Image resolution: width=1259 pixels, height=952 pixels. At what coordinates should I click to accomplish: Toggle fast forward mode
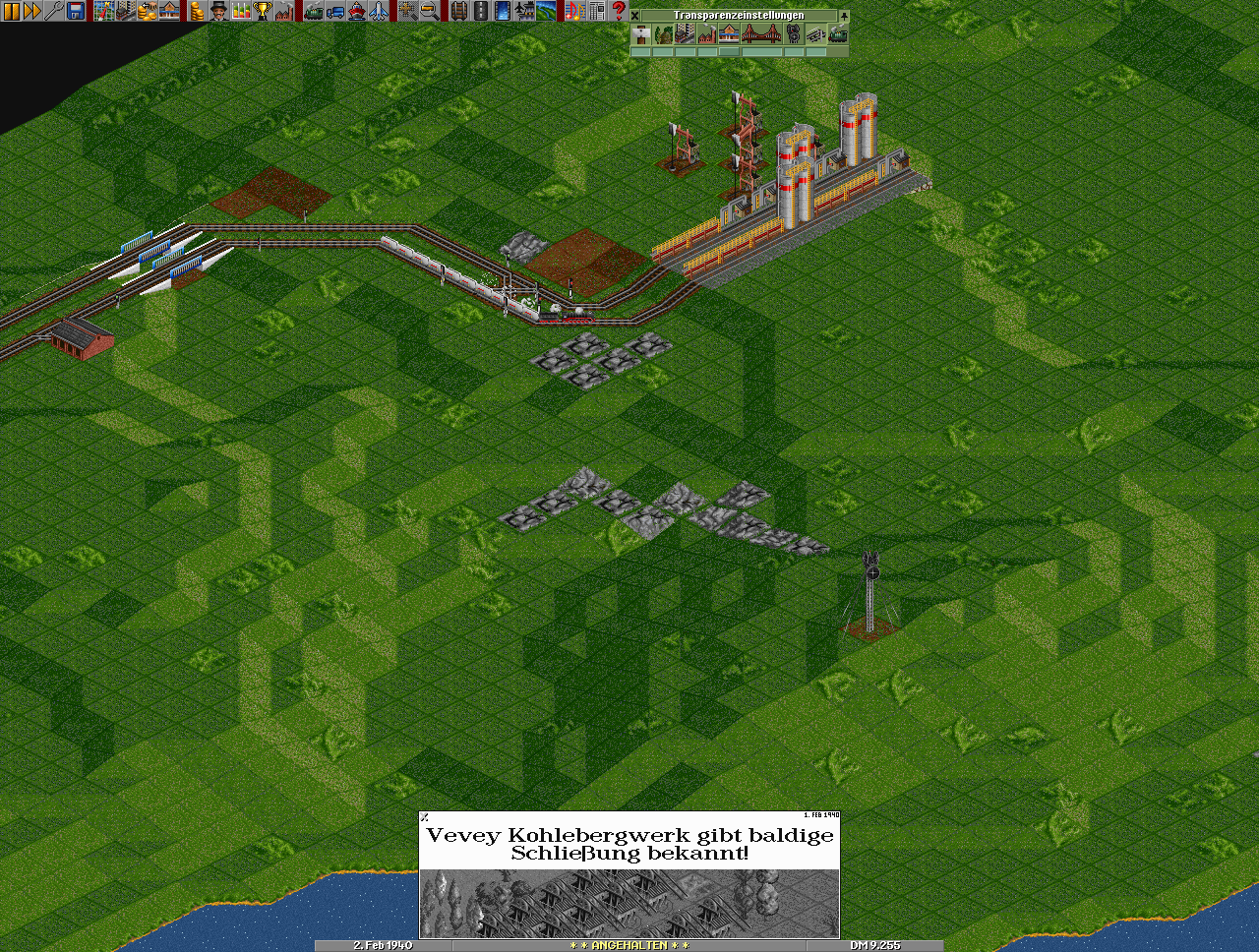(x=32, y=11)
